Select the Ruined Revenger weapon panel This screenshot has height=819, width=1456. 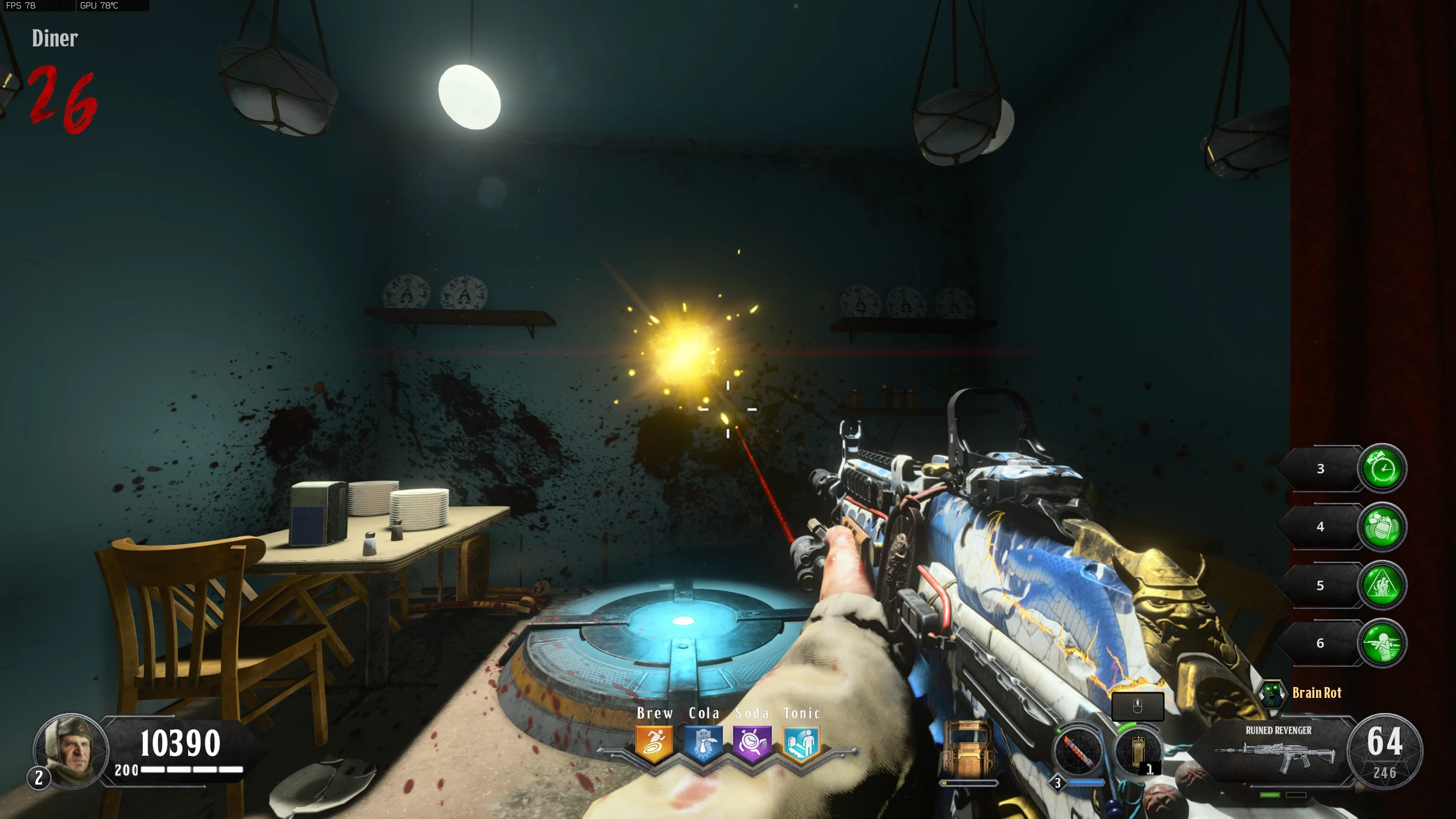point(1277,752)
